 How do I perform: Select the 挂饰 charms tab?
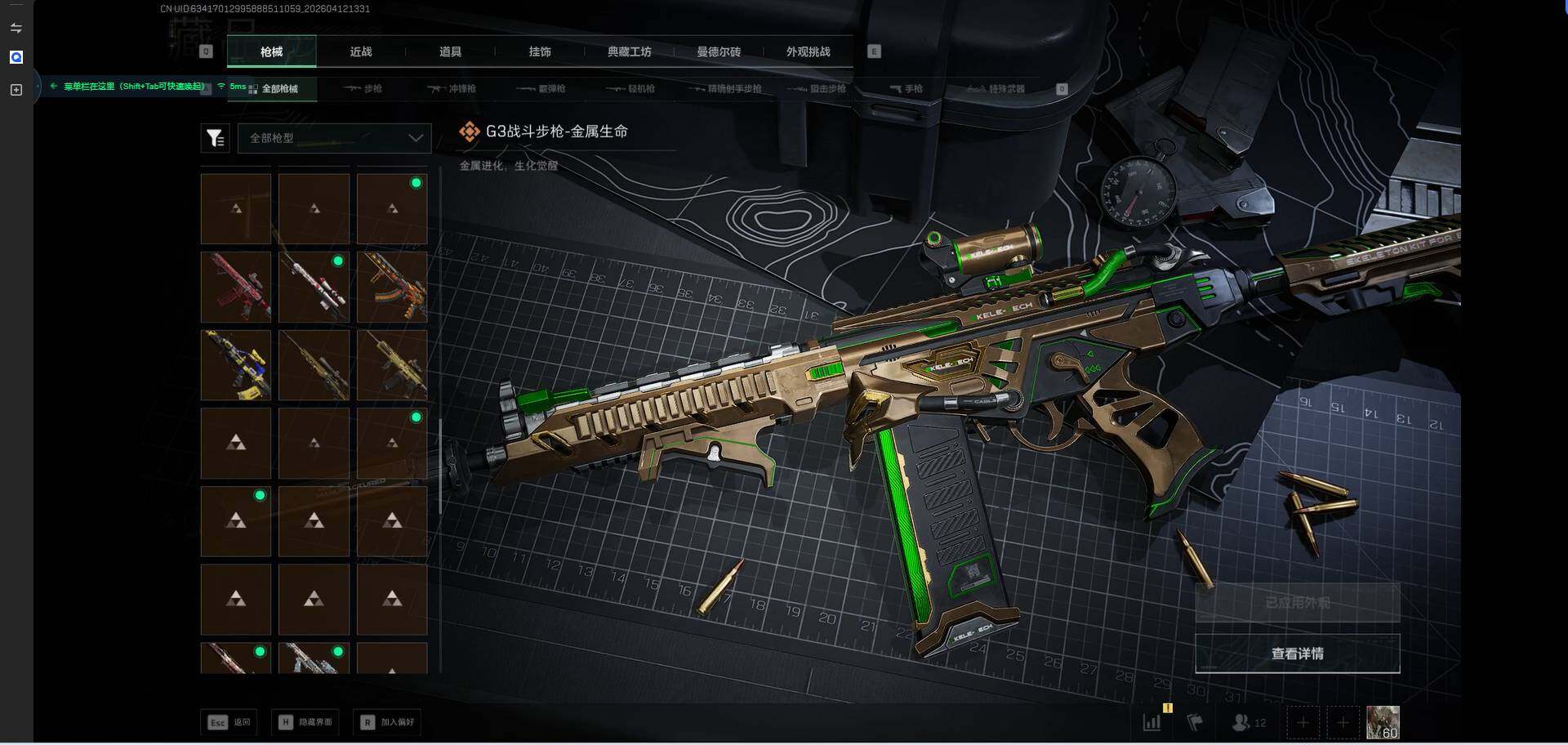click(540, 51)
